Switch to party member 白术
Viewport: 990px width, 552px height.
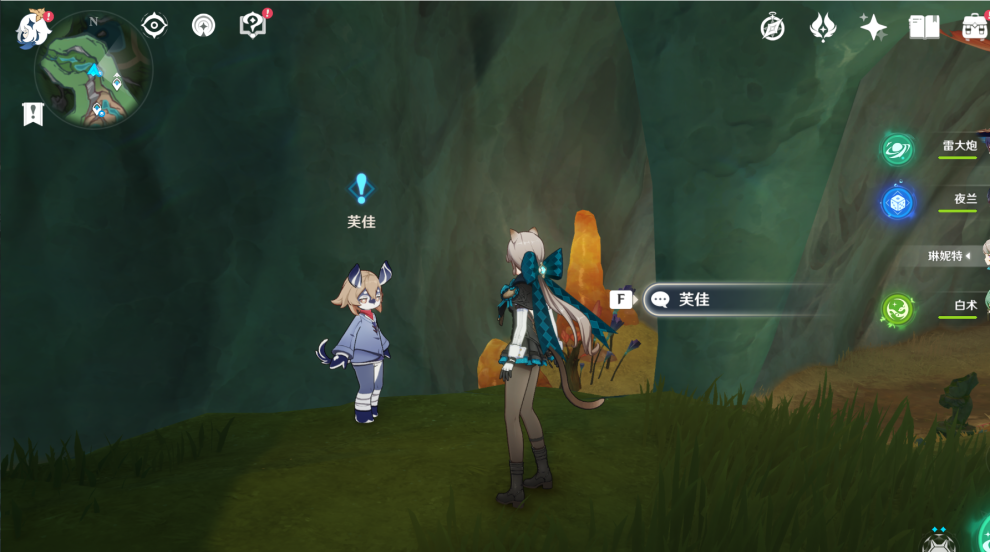tap(964, 306)
